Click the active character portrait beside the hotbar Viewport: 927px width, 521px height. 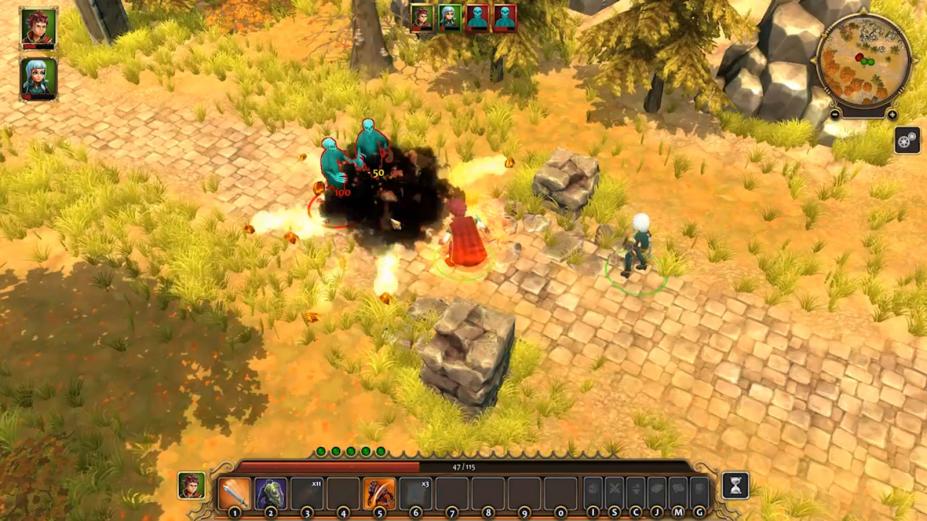click(x=192, y=486)
